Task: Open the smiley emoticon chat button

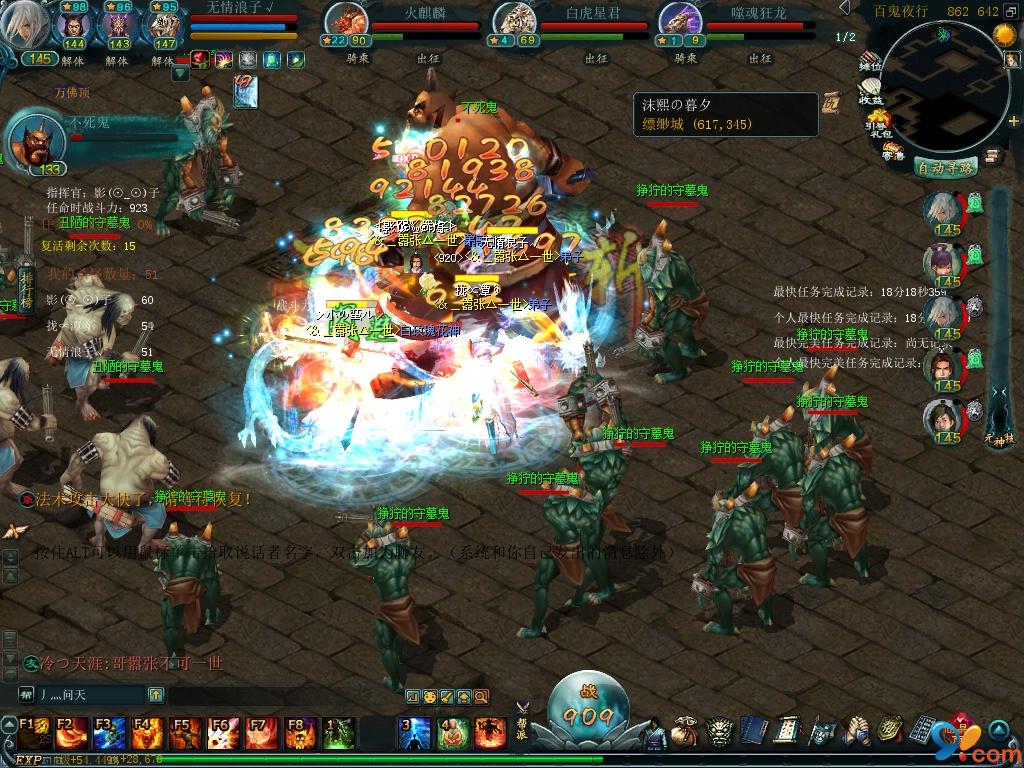Action: click(430, 696)
